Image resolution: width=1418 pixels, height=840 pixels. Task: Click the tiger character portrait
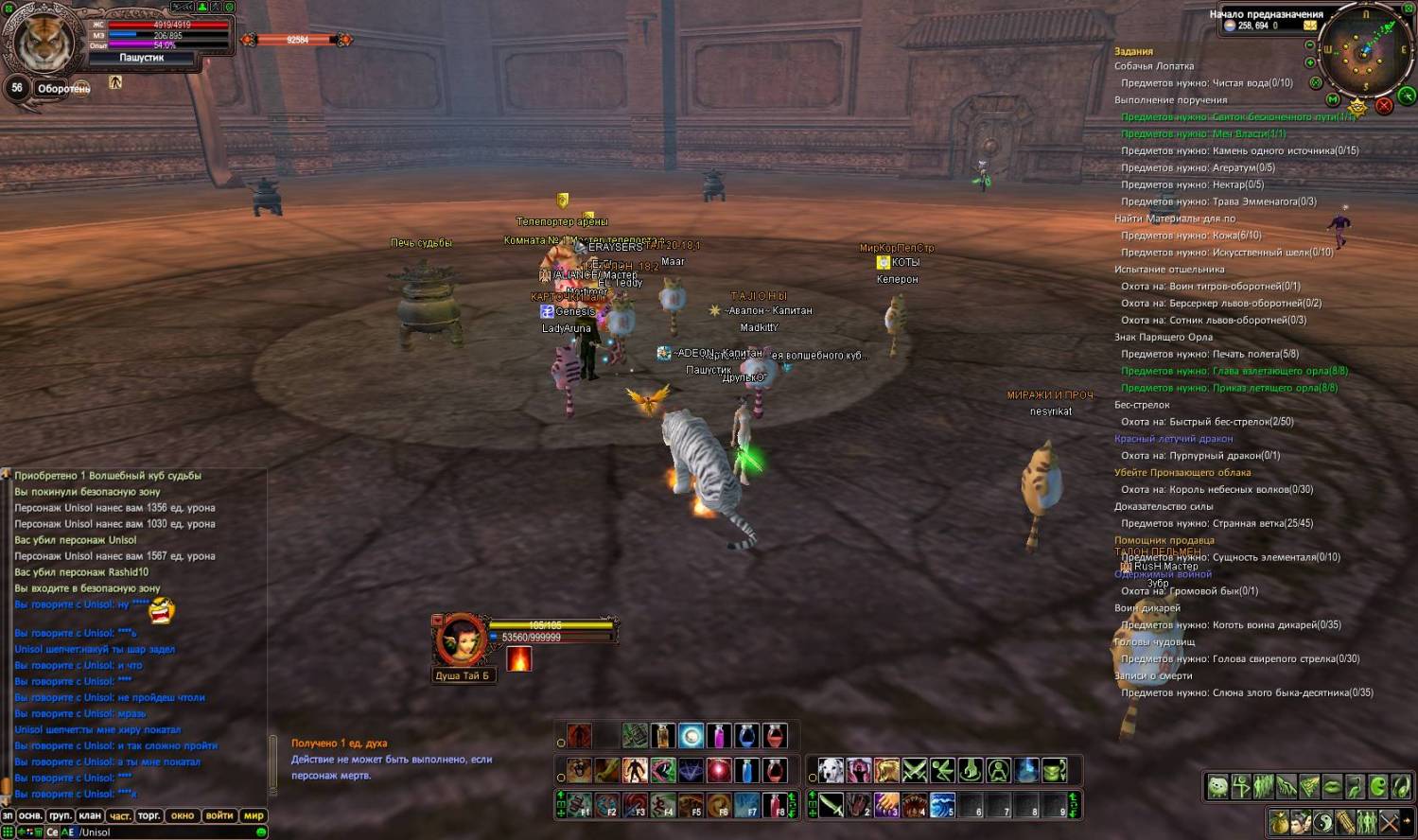tap(44, 40)
